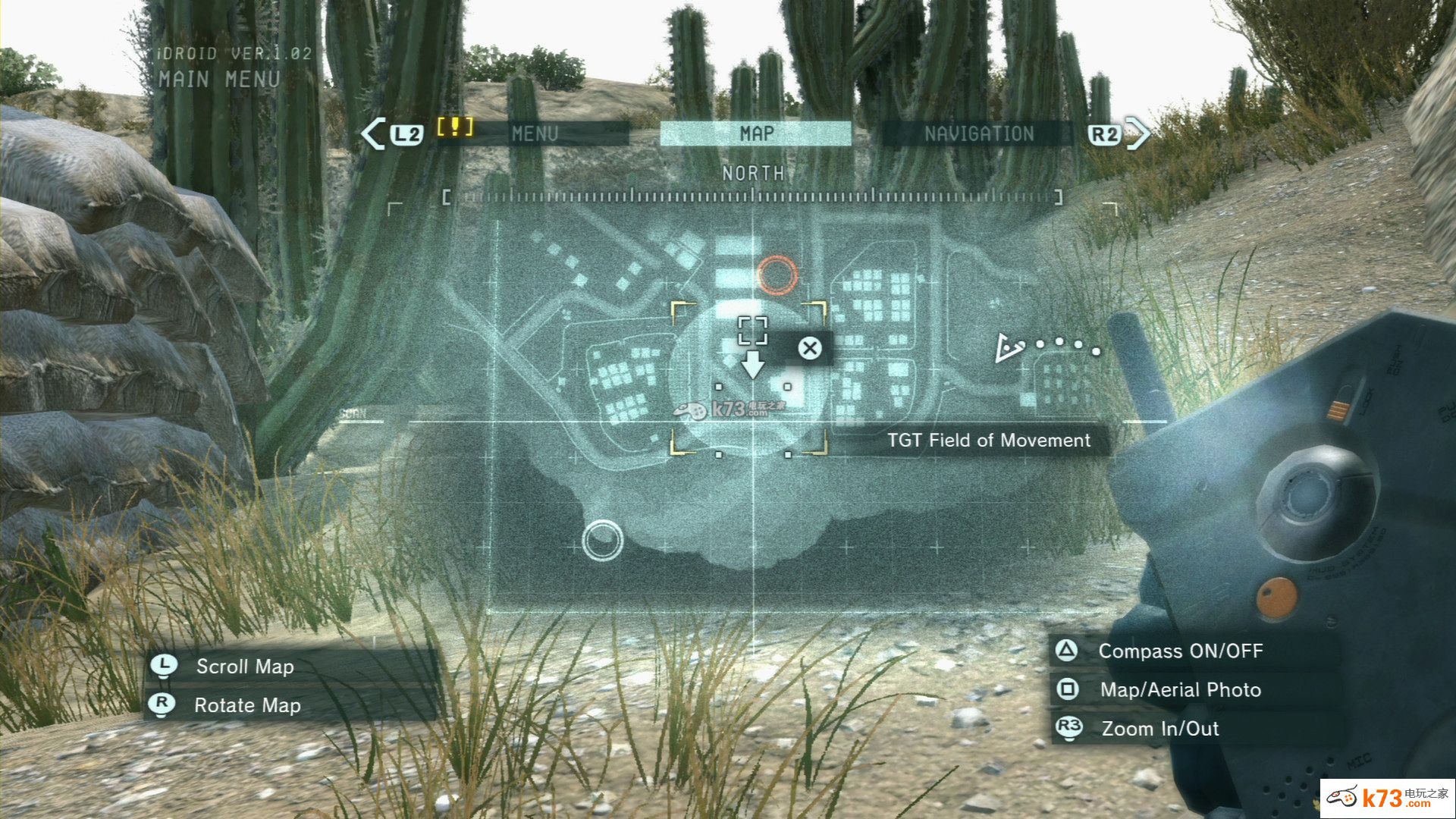Select the triangular player position marker
This screenshot has width=1456, height=819.
1009,348
